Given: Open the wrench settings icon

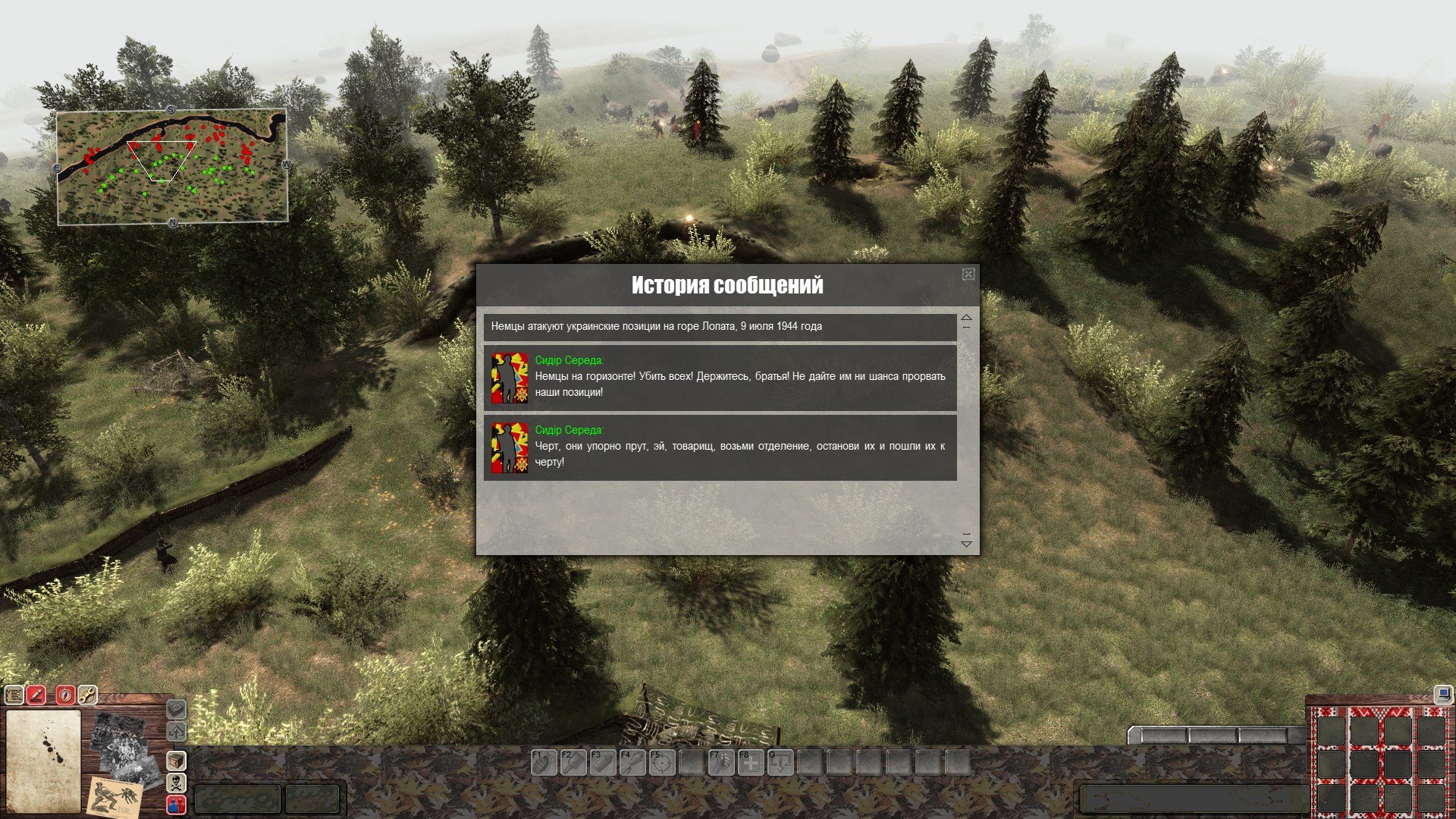Looking at the screenshot, I should click(x=87, y=695).
